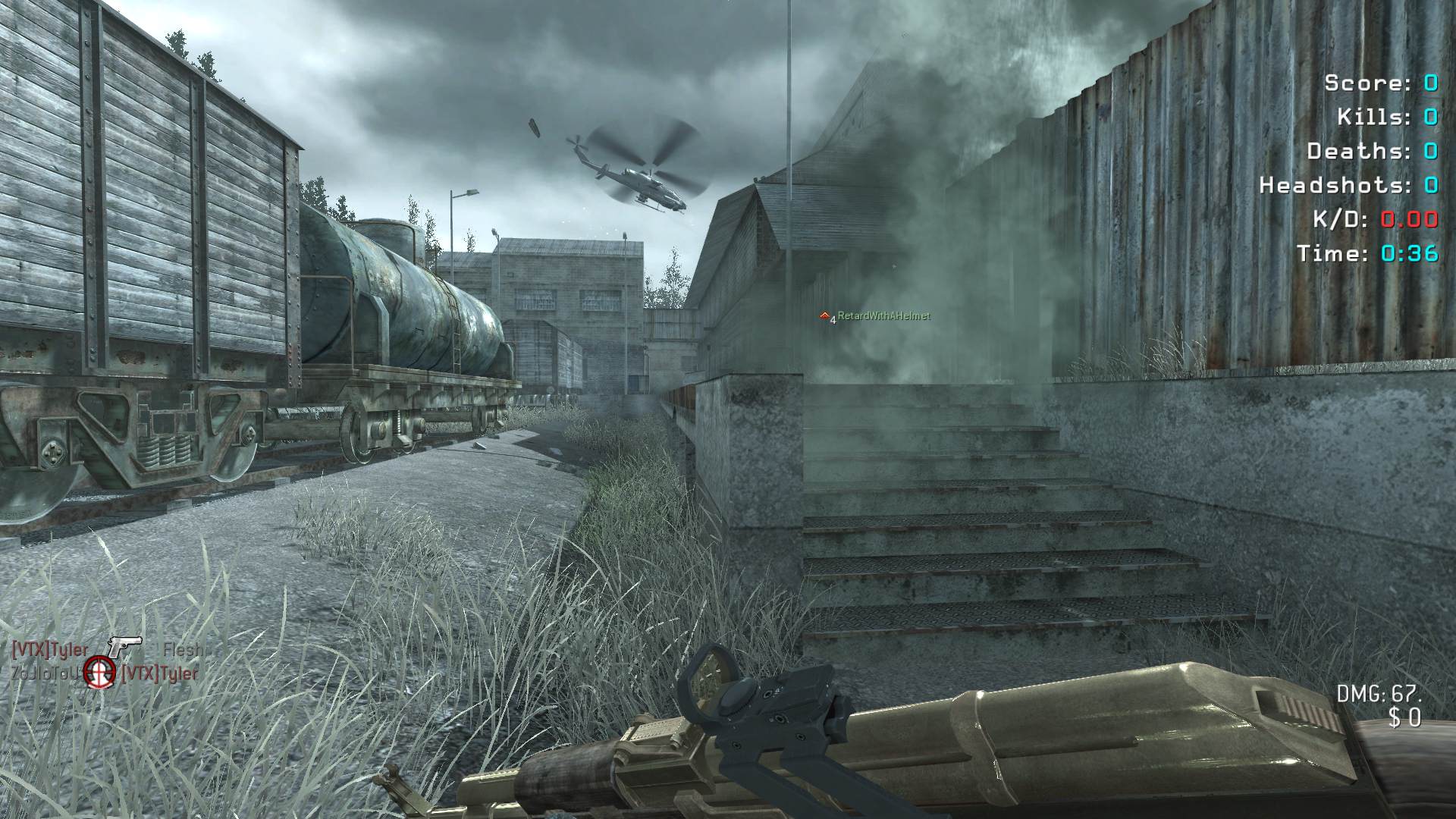Click the pistol icon in the kill feed
The image size is (1456, 819).
pyautogui.click(x=124, y=646)
